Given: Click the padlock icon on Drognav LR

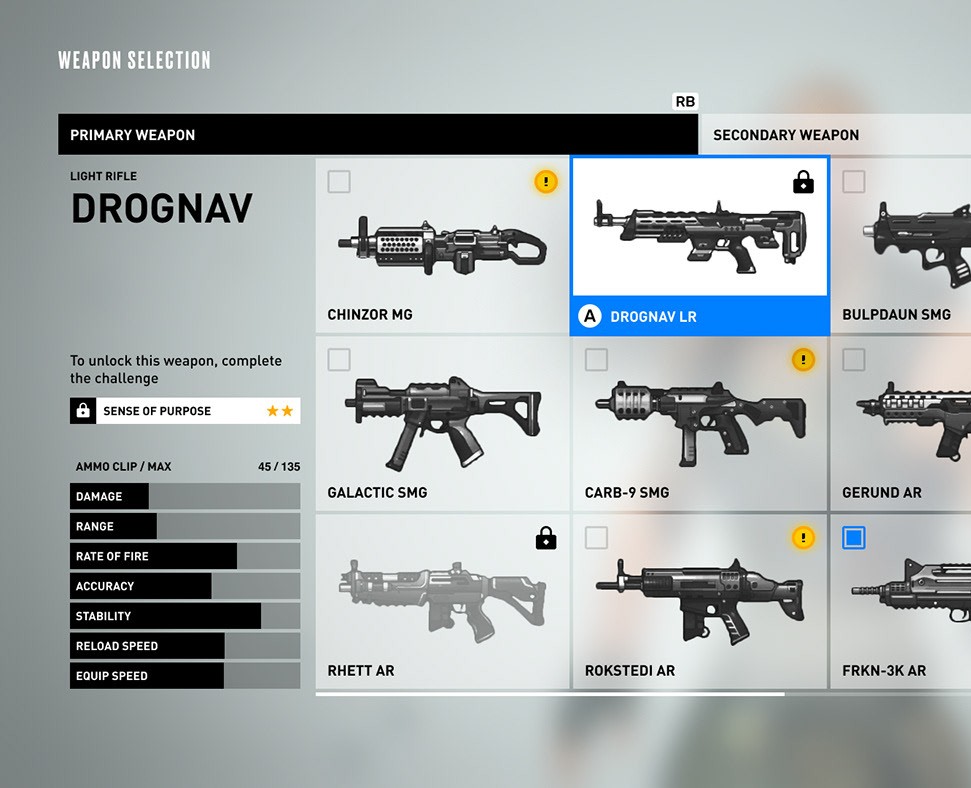Looking at the screenshot, I should point(803,182).
